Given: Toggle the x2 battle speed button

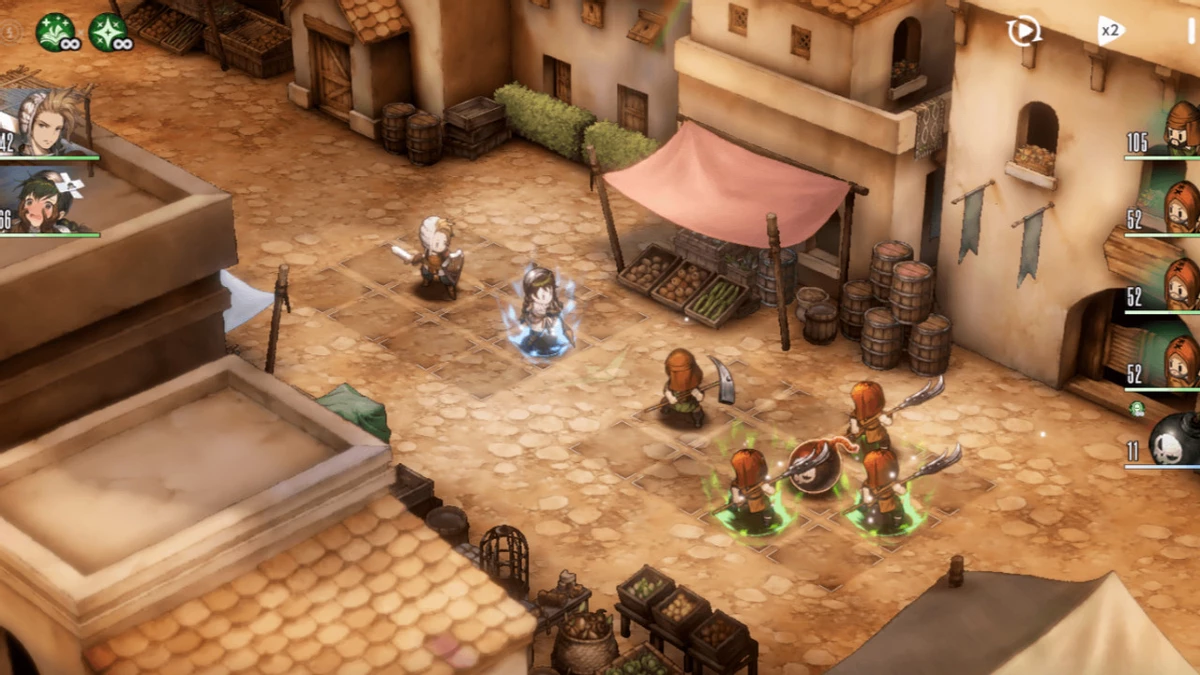Looking at the screenshot, I should pyautogui.click(x=1109, y=30).
